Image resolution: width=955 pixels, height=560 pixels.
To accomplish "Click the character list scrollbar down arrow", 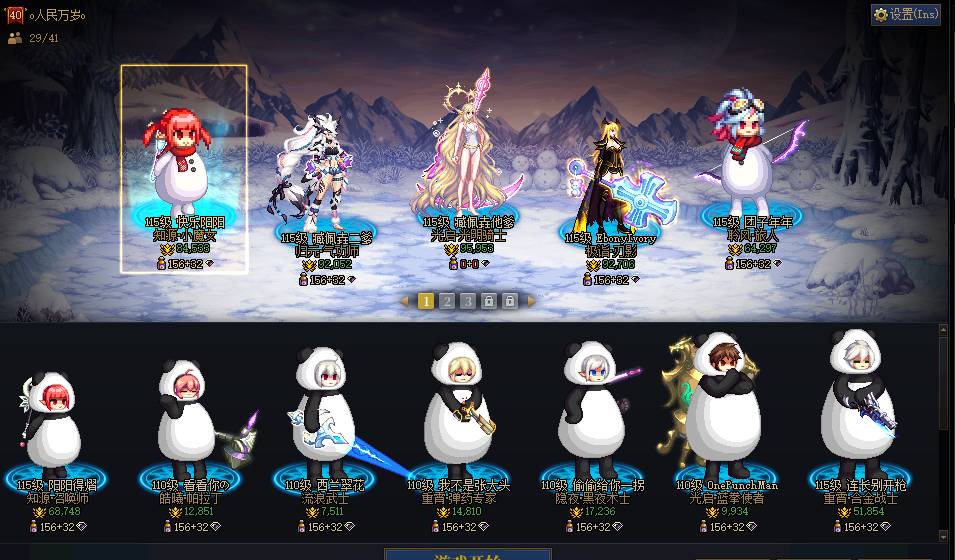I will click(945, 536).
